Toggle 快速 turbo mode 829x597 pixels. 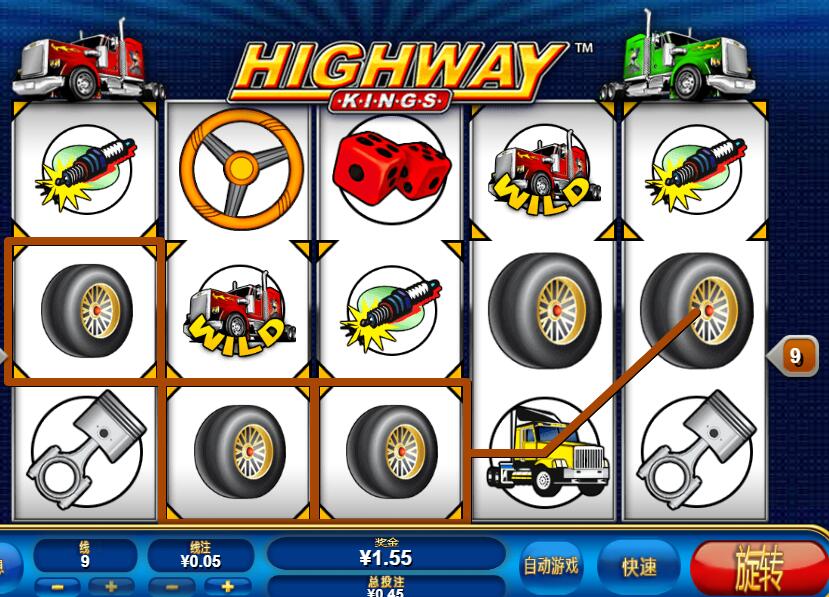639,567
